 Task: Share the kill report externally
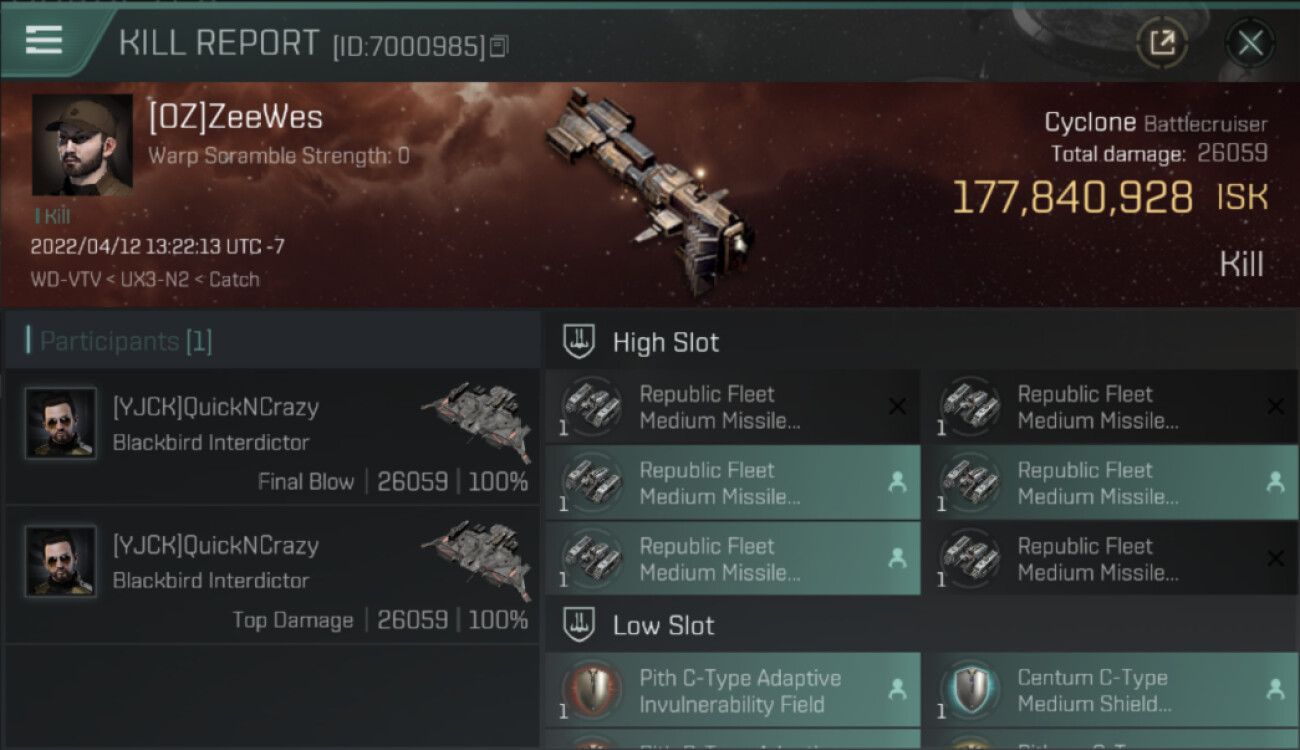1162,42
